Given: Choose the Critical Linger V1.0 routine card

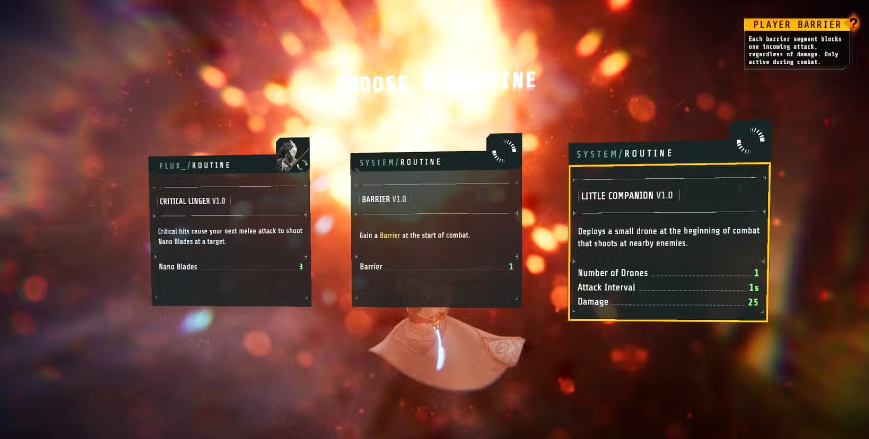Looking at the screenshot, I should tap(230, 235).
